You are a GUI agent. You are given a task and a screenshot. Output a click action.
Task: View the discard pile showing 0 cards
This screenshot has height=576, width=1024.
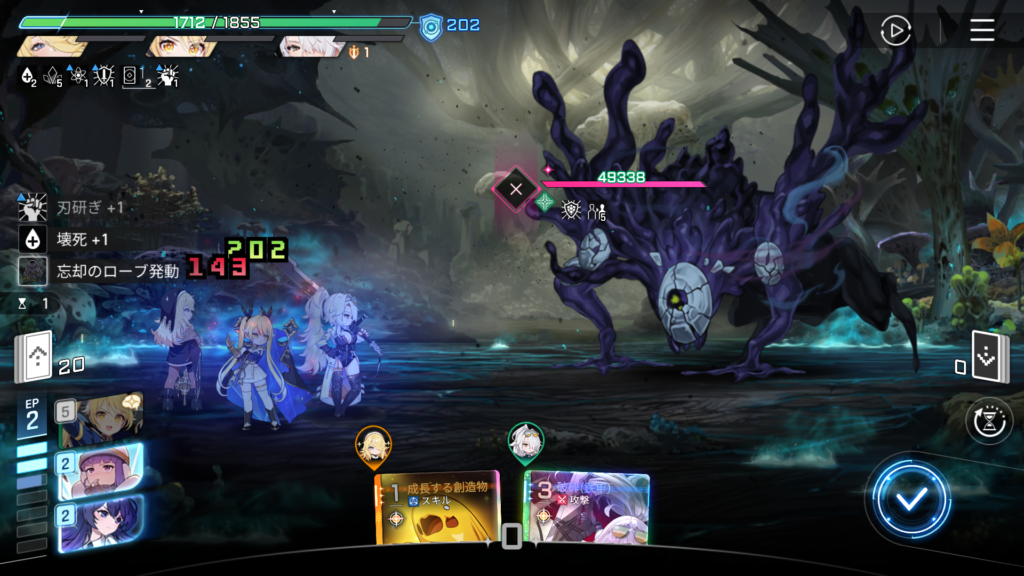click(988, 357)
